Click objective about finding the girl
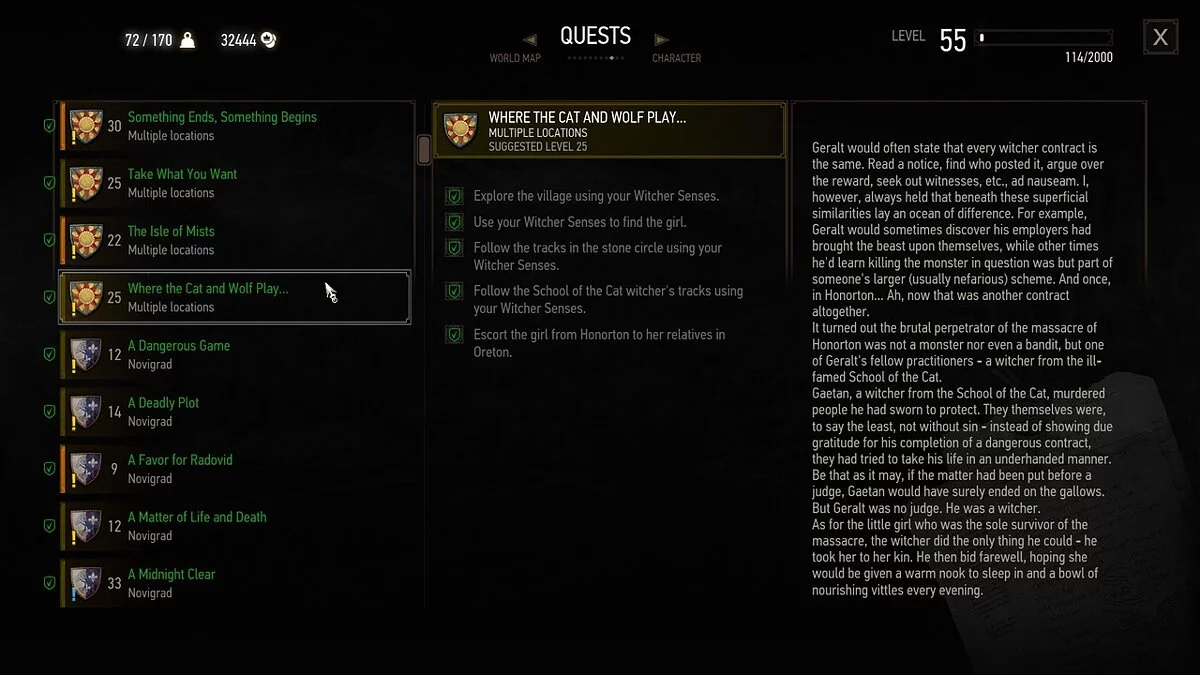Screen dimensions: 1200x675 [x=580, y=222]
